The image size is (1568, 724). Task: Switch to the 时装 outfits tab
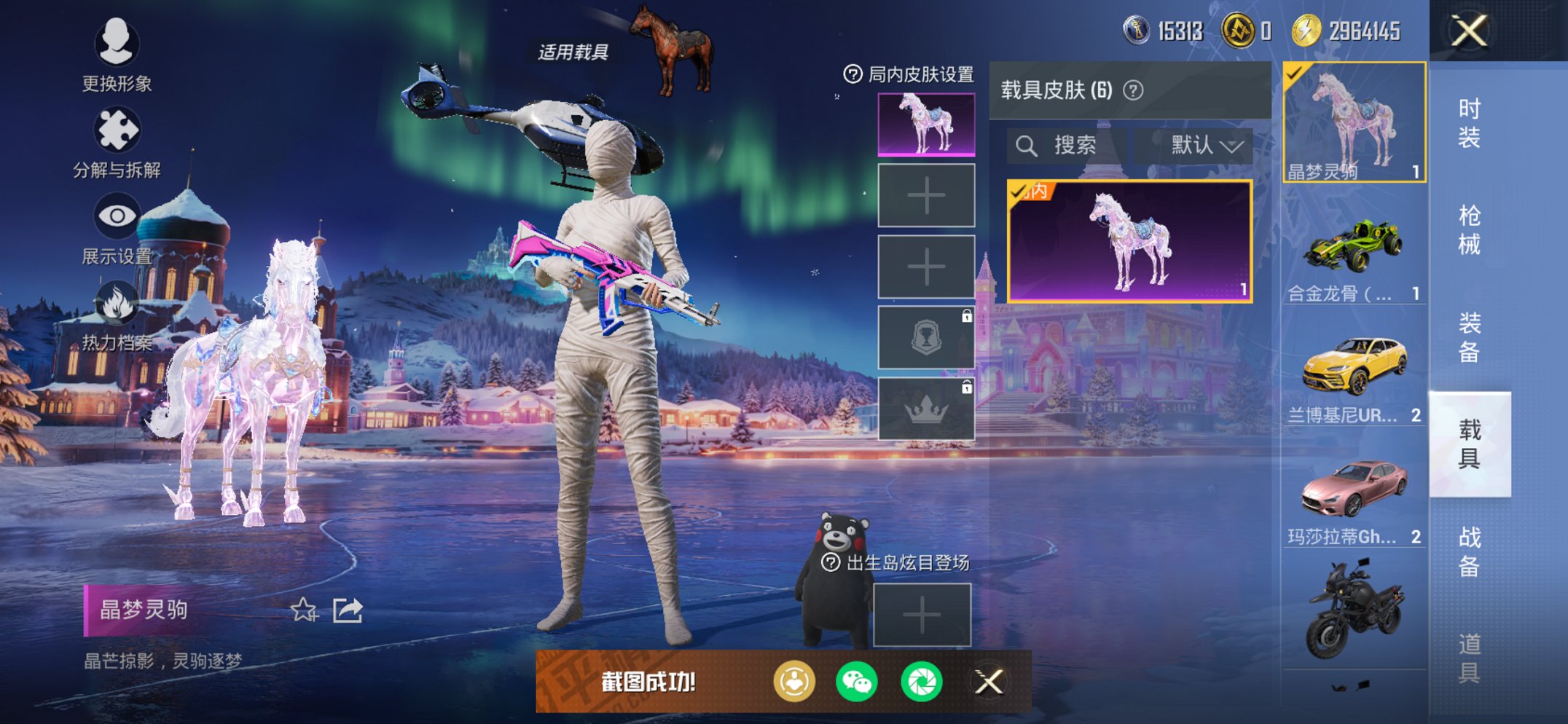click(x=1469, y=123)
